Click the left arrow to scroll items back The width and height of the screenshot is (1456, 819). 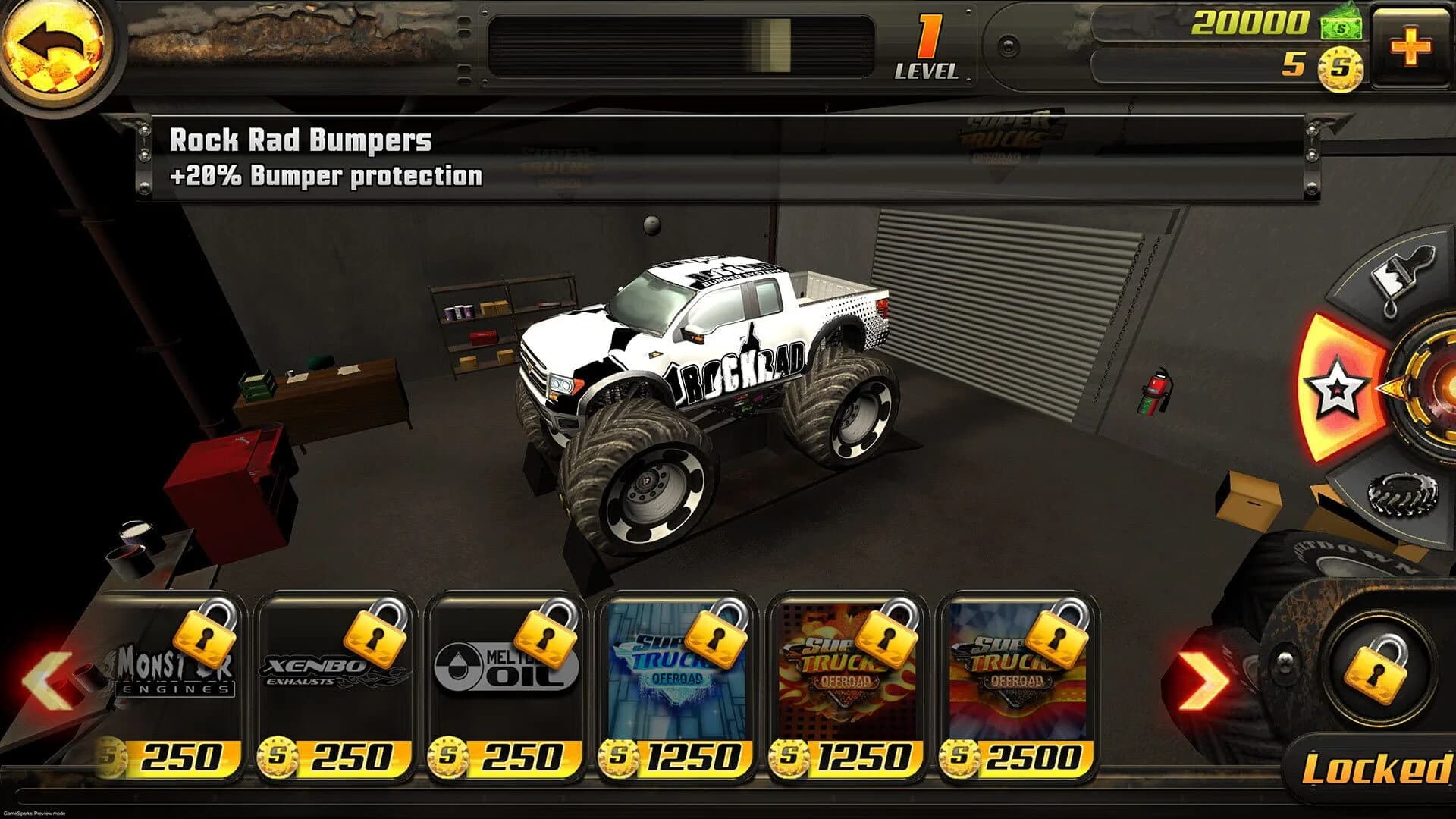[47, 679]
